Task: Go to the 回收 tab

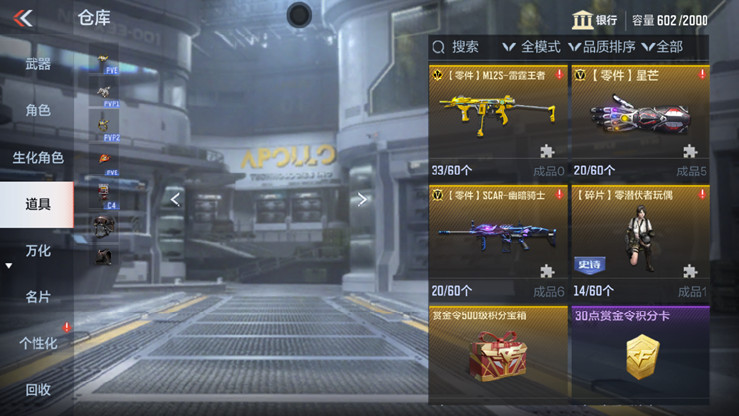Action: pos(38,389)
